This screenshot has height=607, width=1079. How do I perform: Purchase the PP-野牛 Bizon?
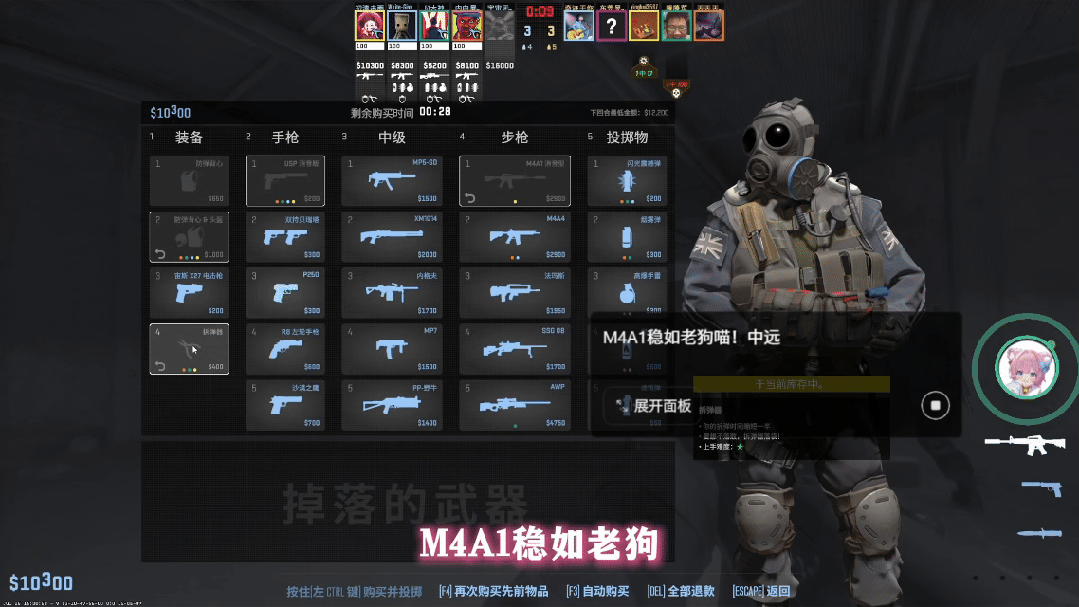(x=391, y=405)
